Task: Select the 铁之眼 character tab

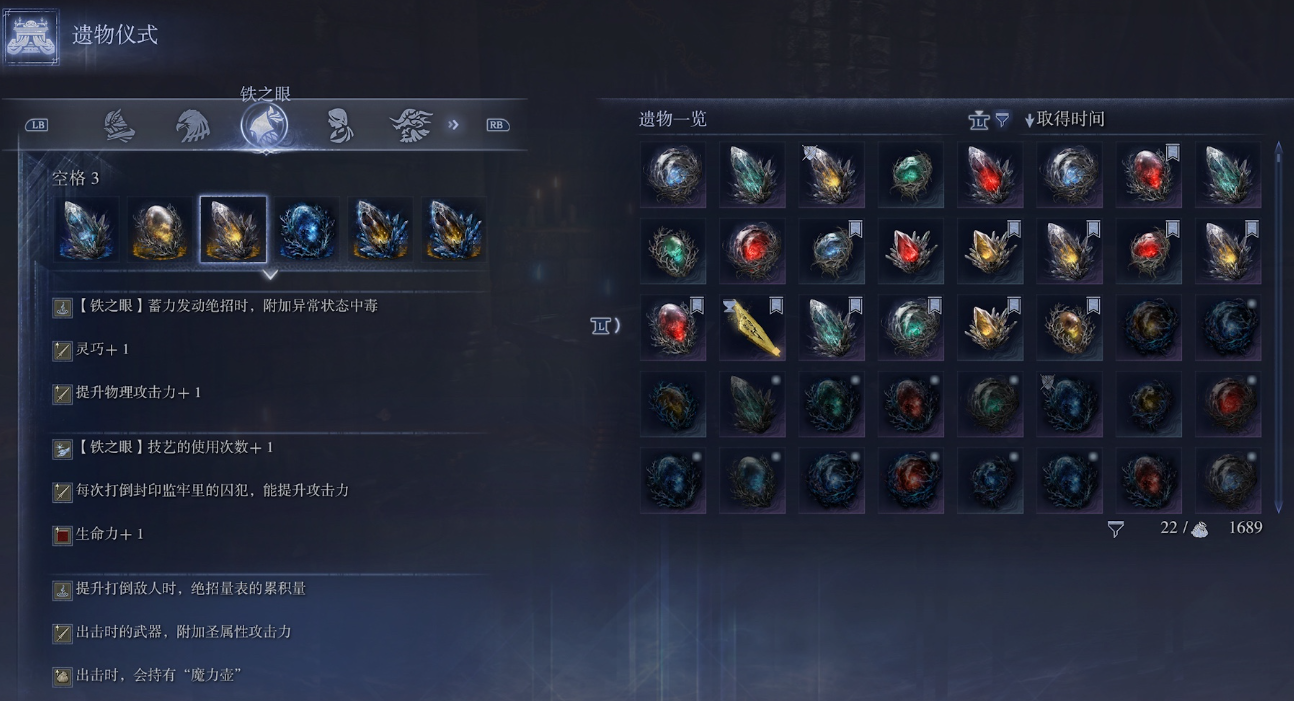Action: pyautogui.click(x=265, y=126)
